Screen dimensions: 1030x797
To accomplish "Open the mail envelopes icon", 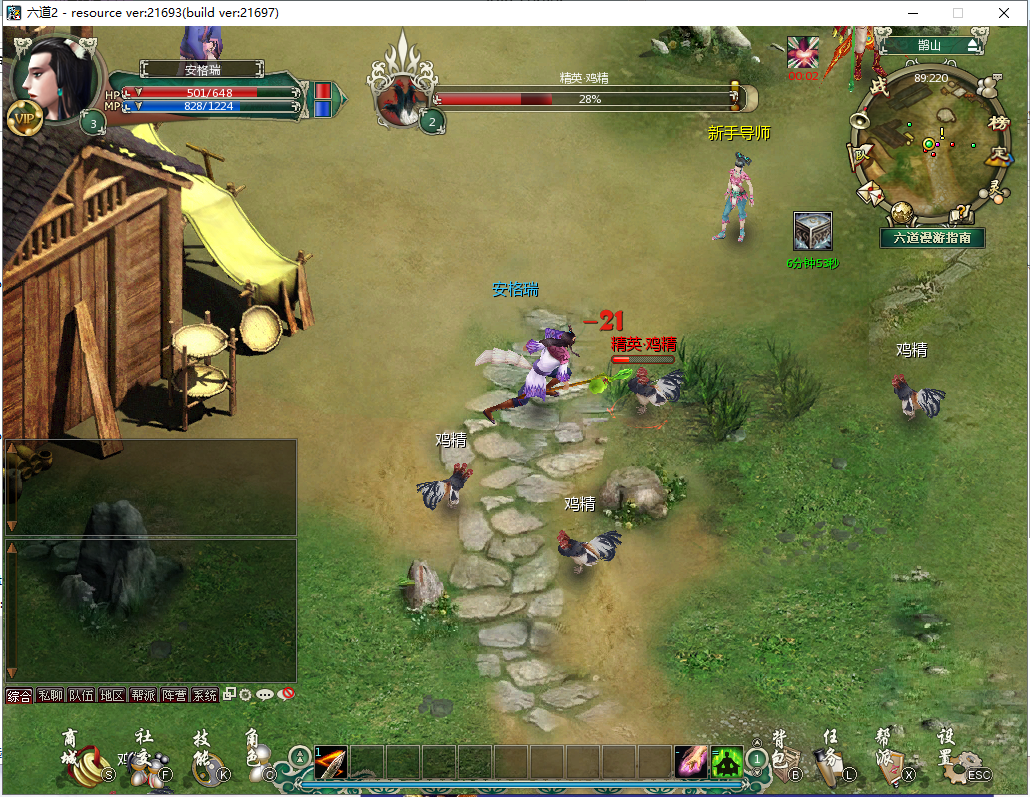I will pyautogui.click(x=868, y=191).
